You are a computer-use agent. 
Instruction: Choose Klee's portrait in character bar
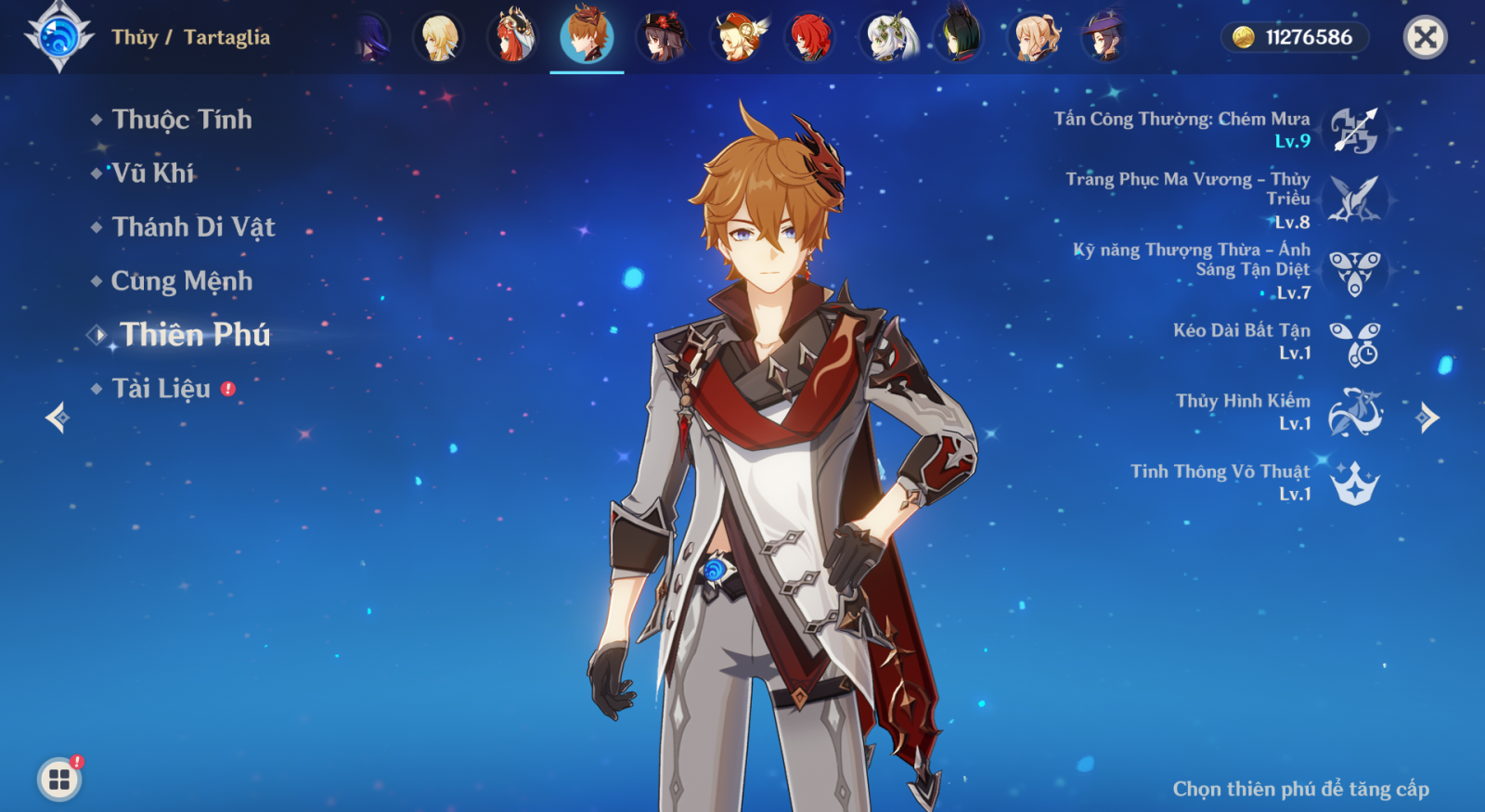pyautogui.click(x=737, y=37)
